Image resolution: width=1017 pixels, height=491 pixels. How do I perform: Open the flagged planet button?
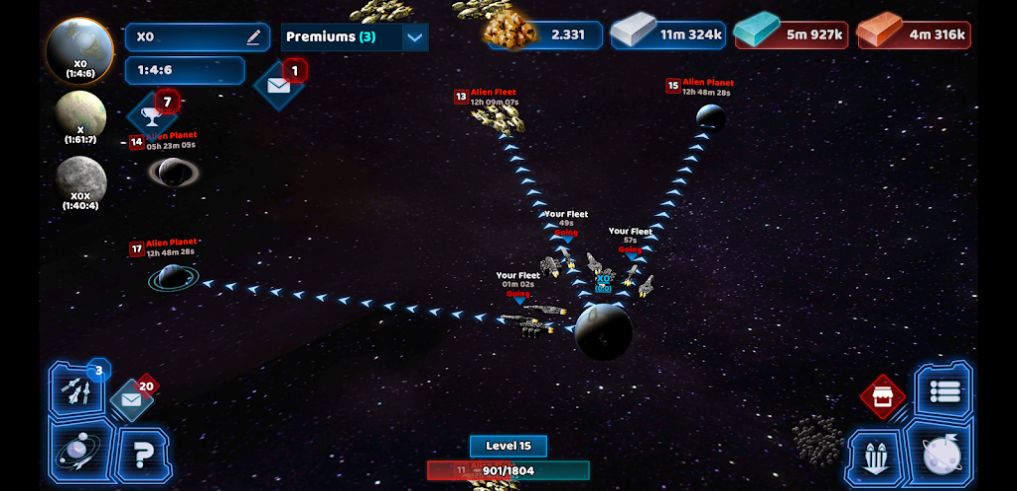(941, 455)
